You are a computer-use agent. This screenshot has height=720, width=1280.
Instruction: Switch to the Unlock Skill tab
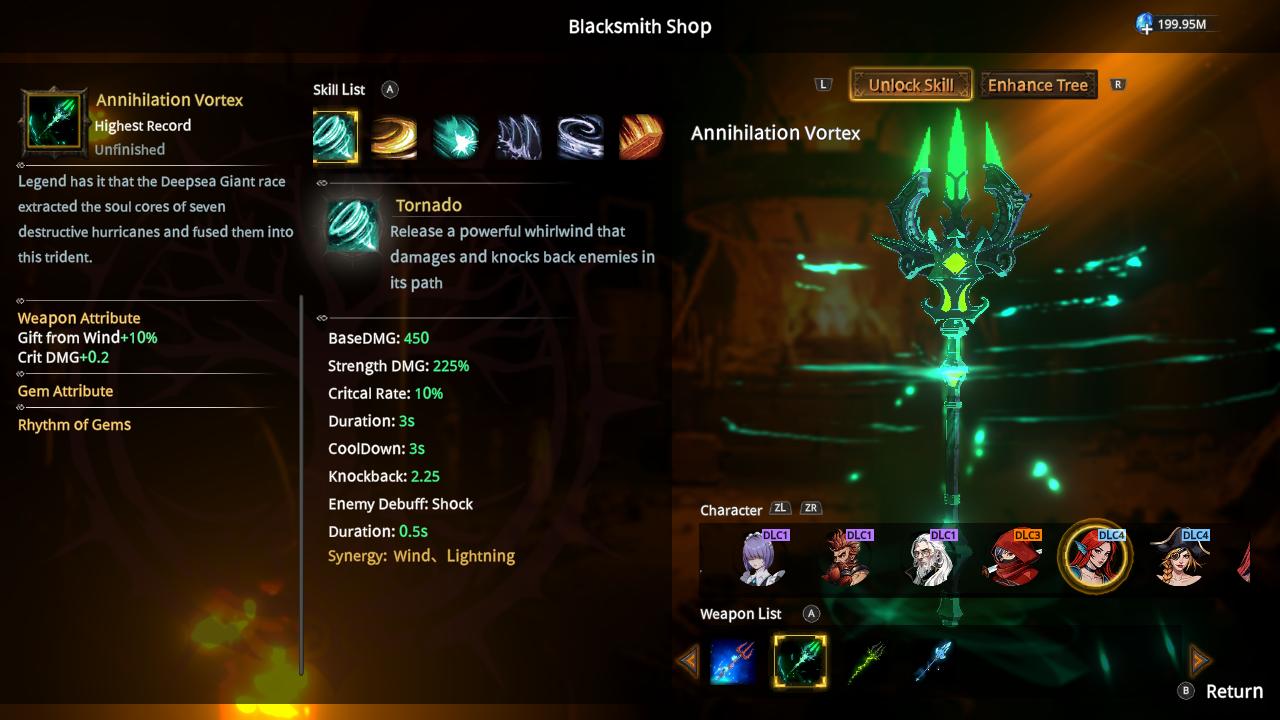point(910,85)
